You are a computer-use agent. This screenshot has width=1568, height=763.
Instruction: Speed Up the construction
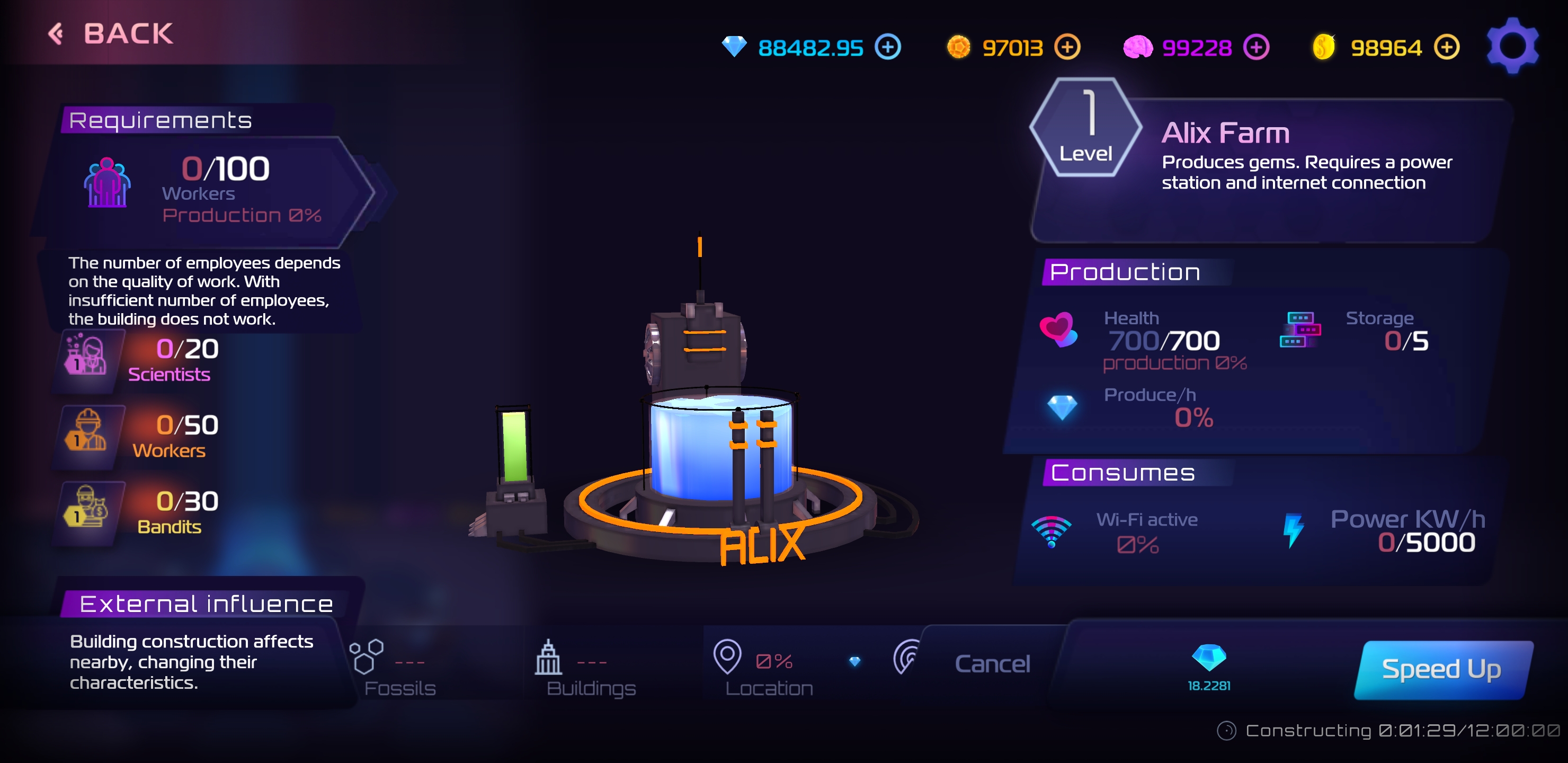[1441, 669]
